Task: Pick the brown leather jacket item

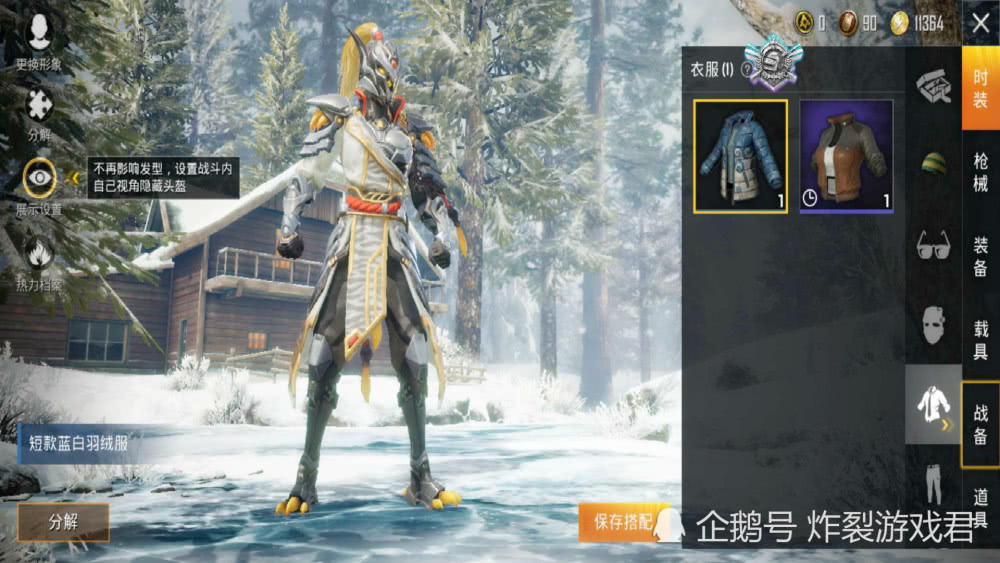Action: 846,156
